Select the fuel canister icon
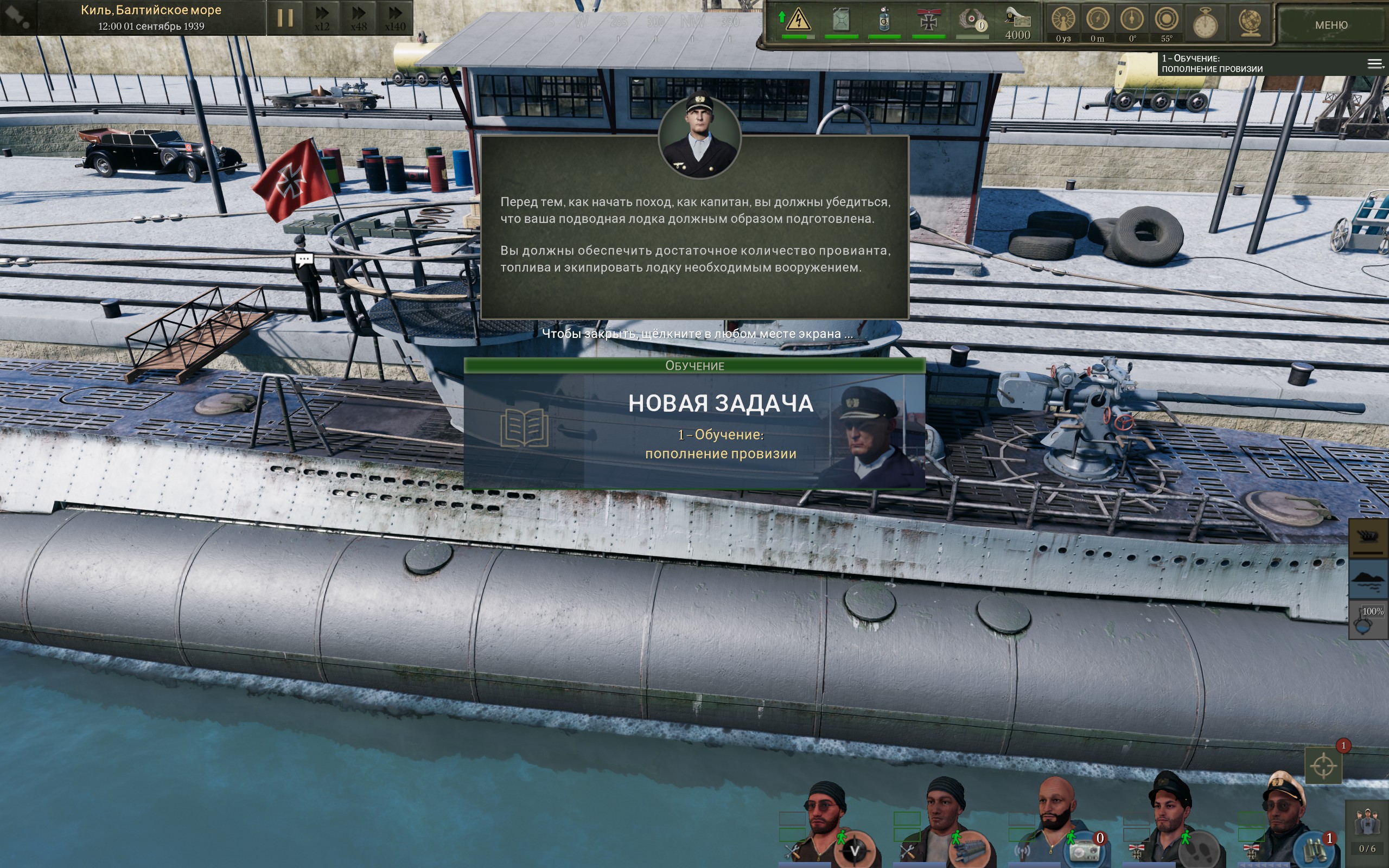Image resolution: width=1389 pixels, height=868 pixels. [x=841, y=21]
